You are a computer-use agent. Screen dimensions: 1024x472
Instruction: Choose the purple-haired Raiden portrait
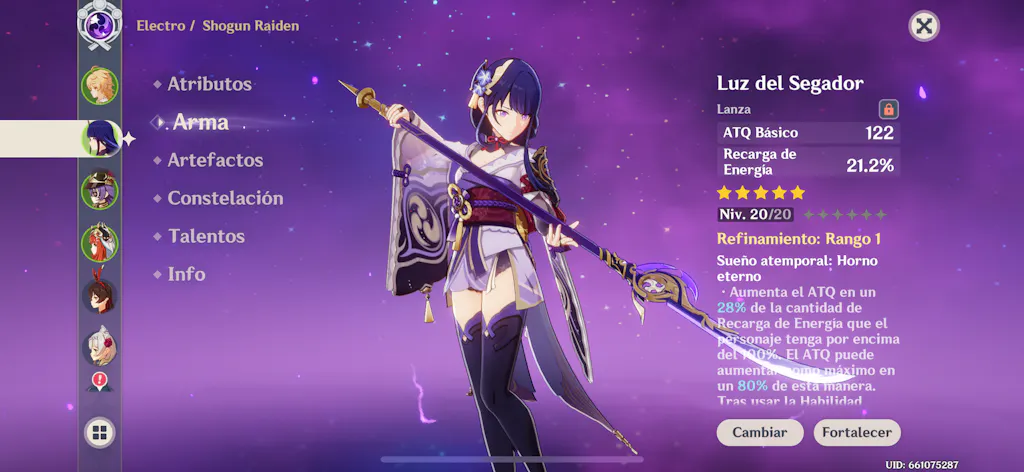pos(100,138)
